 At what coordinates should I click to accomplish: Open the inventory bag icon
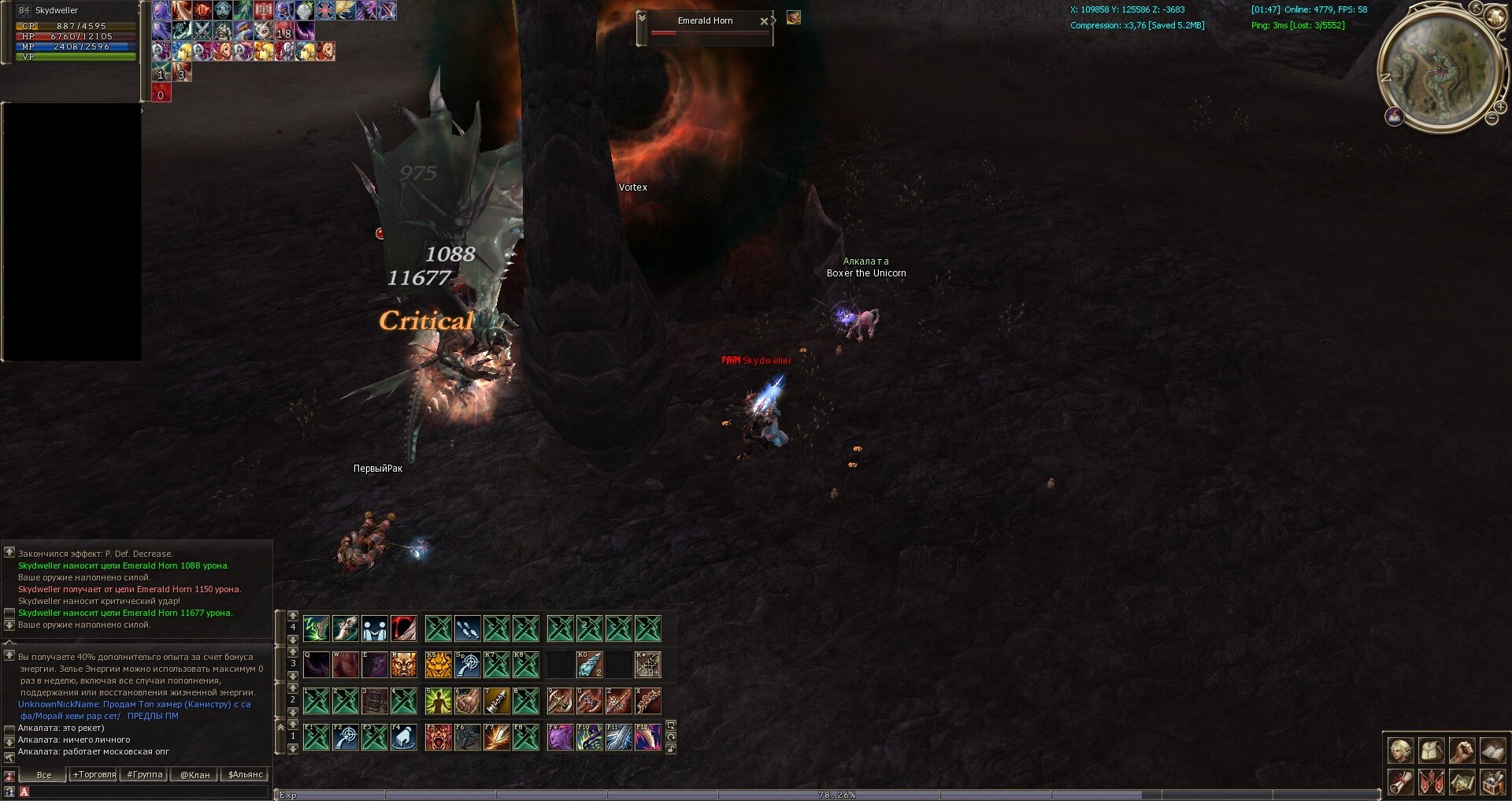1431,751
